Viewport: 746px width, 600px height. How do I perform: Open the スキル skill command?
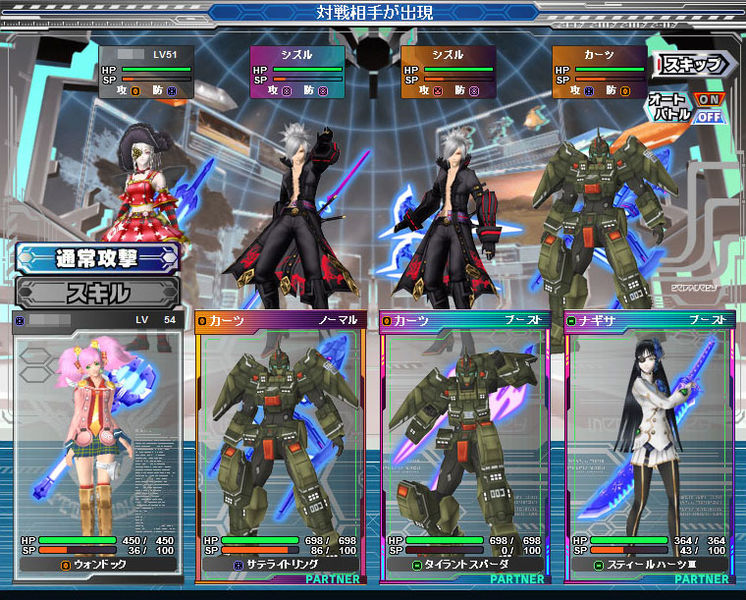[97, 293]
